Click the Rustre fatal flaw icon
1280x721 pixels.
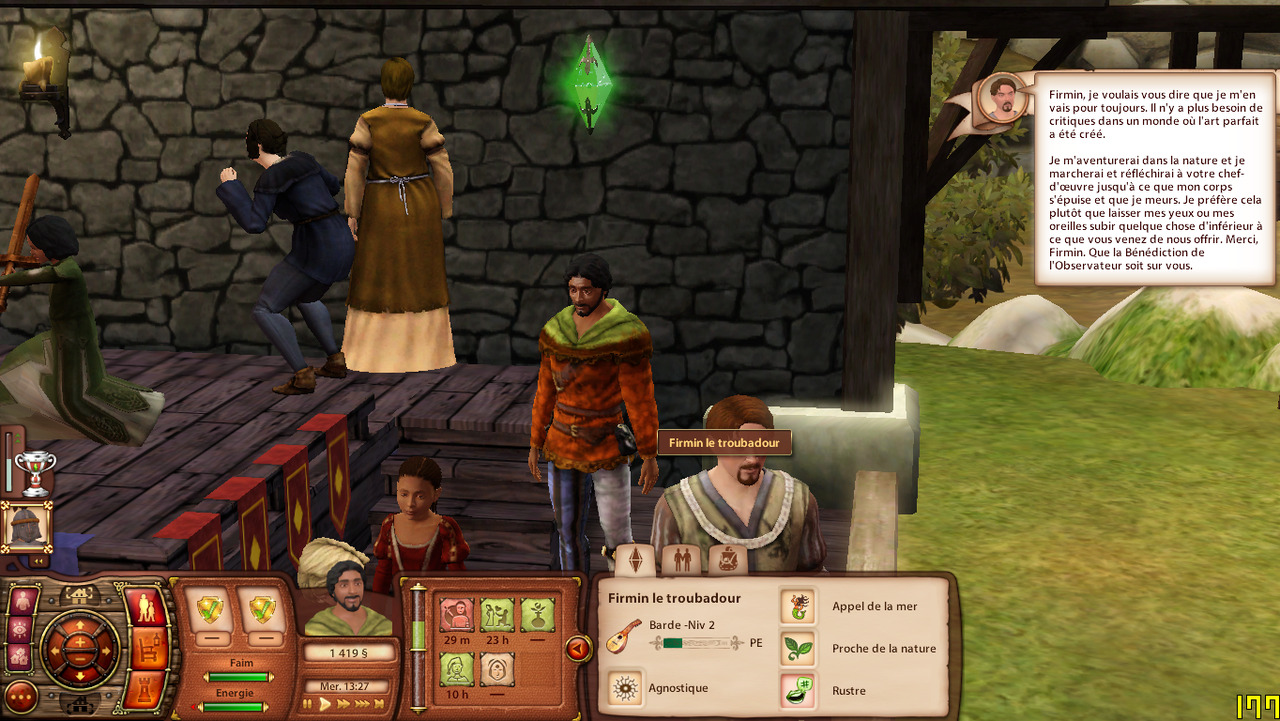[798, 690]
